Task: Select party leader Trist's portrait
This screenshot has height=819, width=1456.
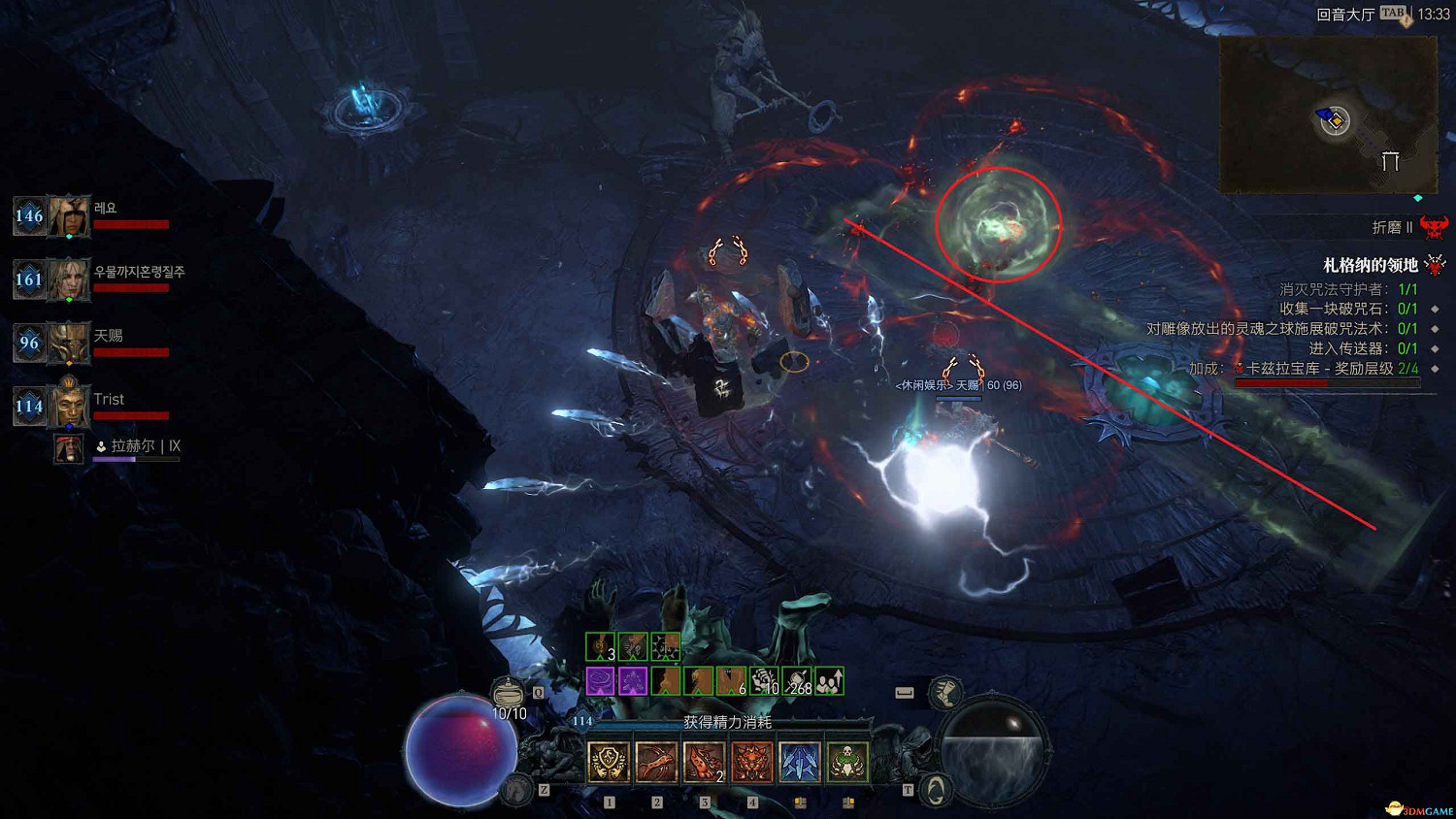Action: [70, 406]
